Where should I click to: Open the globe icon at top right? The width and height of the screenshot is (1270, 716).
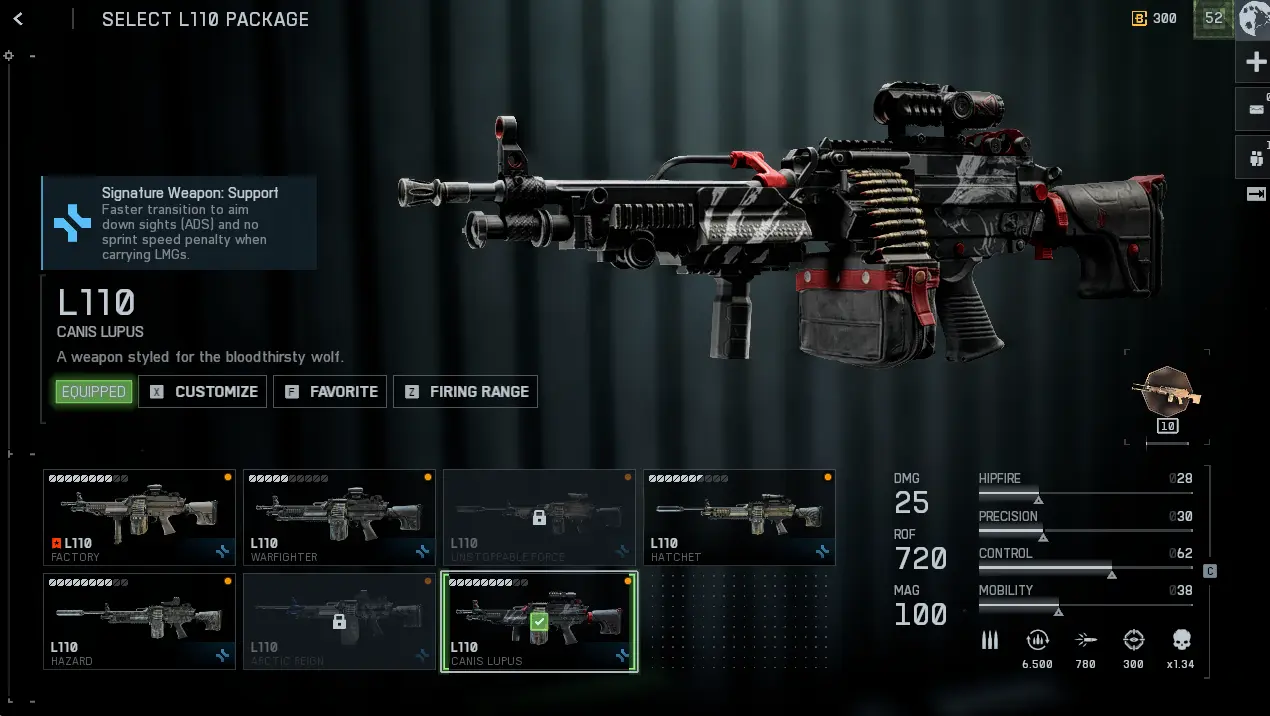tap(1254, 19)
